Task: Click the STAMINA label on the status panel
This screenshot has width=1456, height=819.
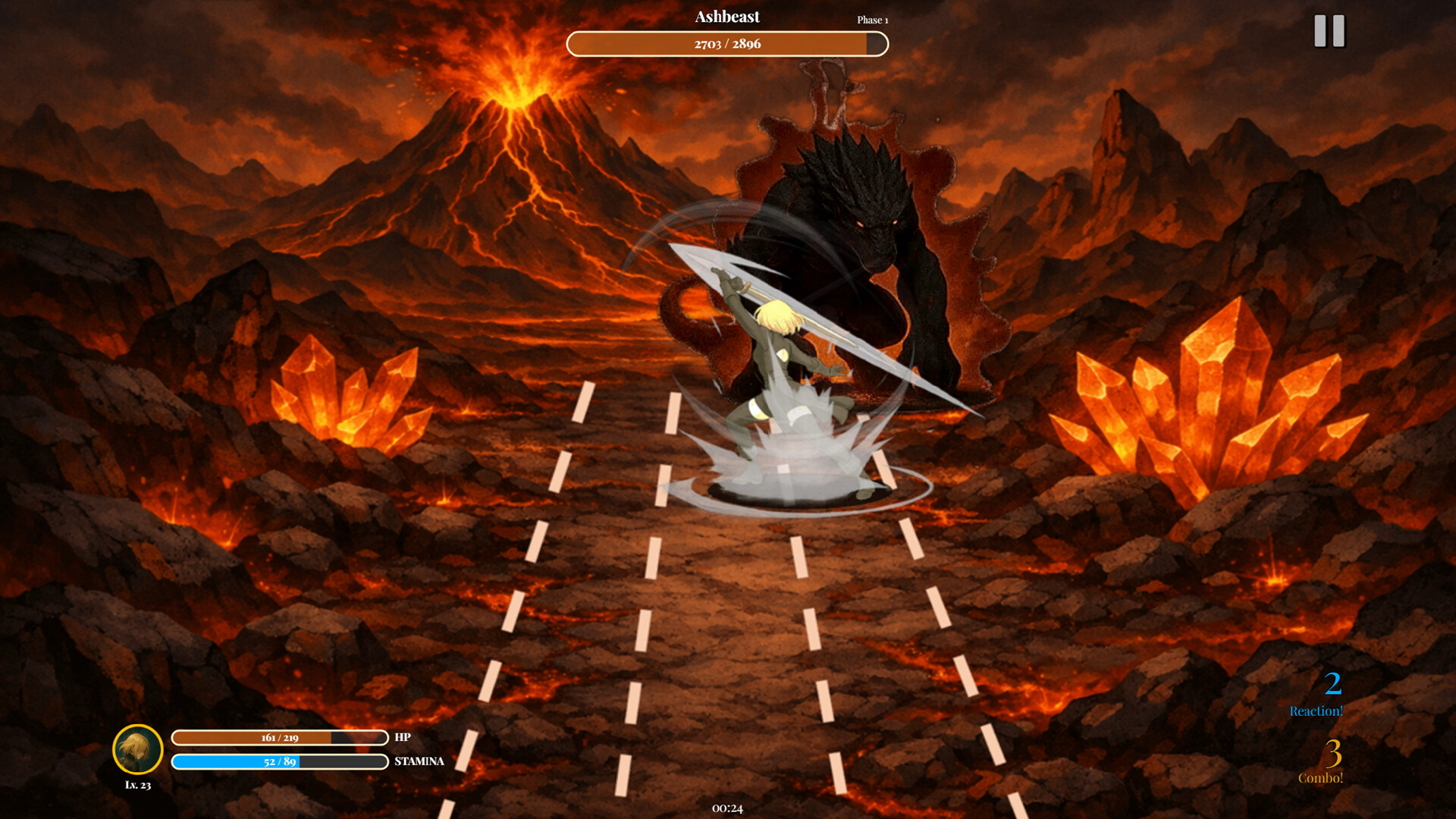Action: click(419, 761)
